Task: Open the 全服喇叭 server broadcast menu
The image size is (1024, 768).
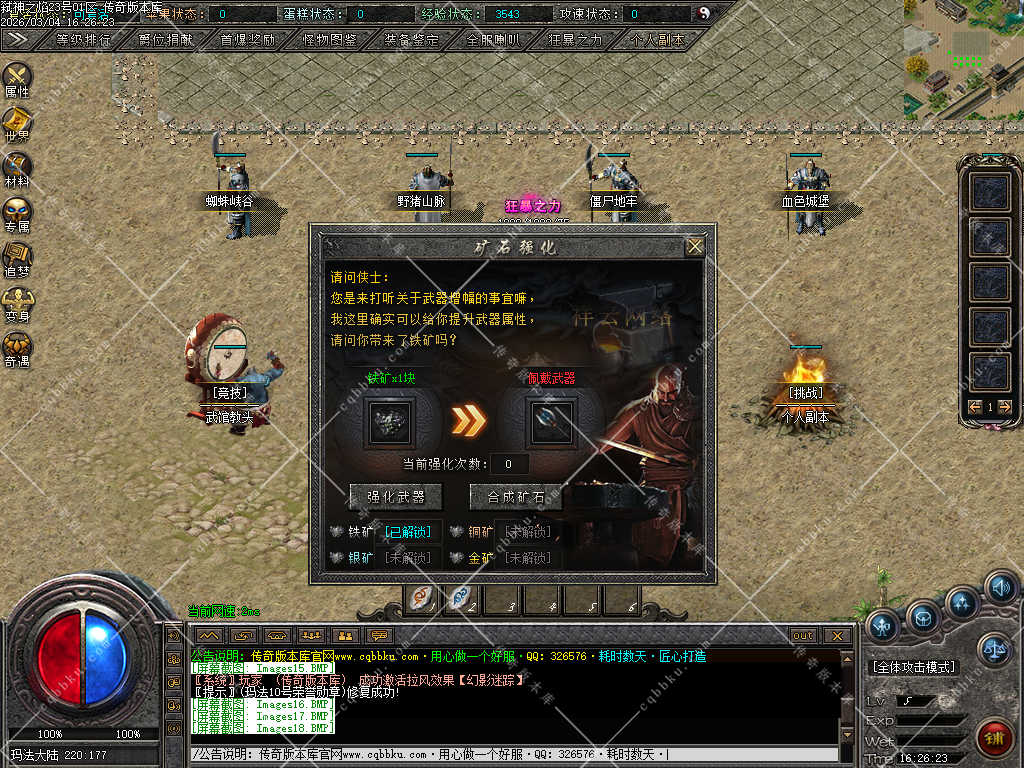Action: pyautogui.click(x=494, y=40)
